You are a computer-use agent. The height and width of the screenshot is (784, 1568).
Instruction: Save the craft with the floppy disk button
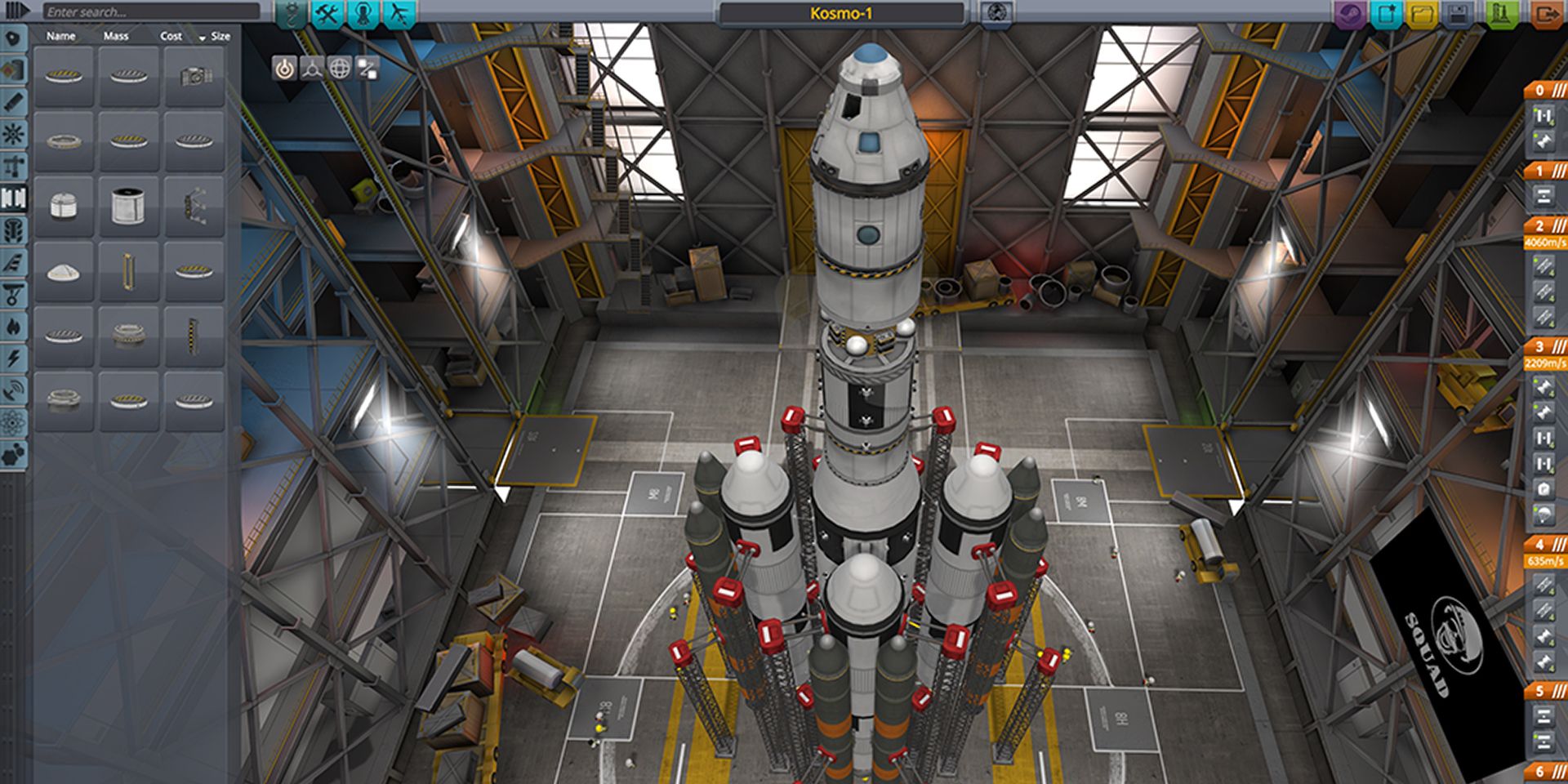click(x=1459, y=14)
